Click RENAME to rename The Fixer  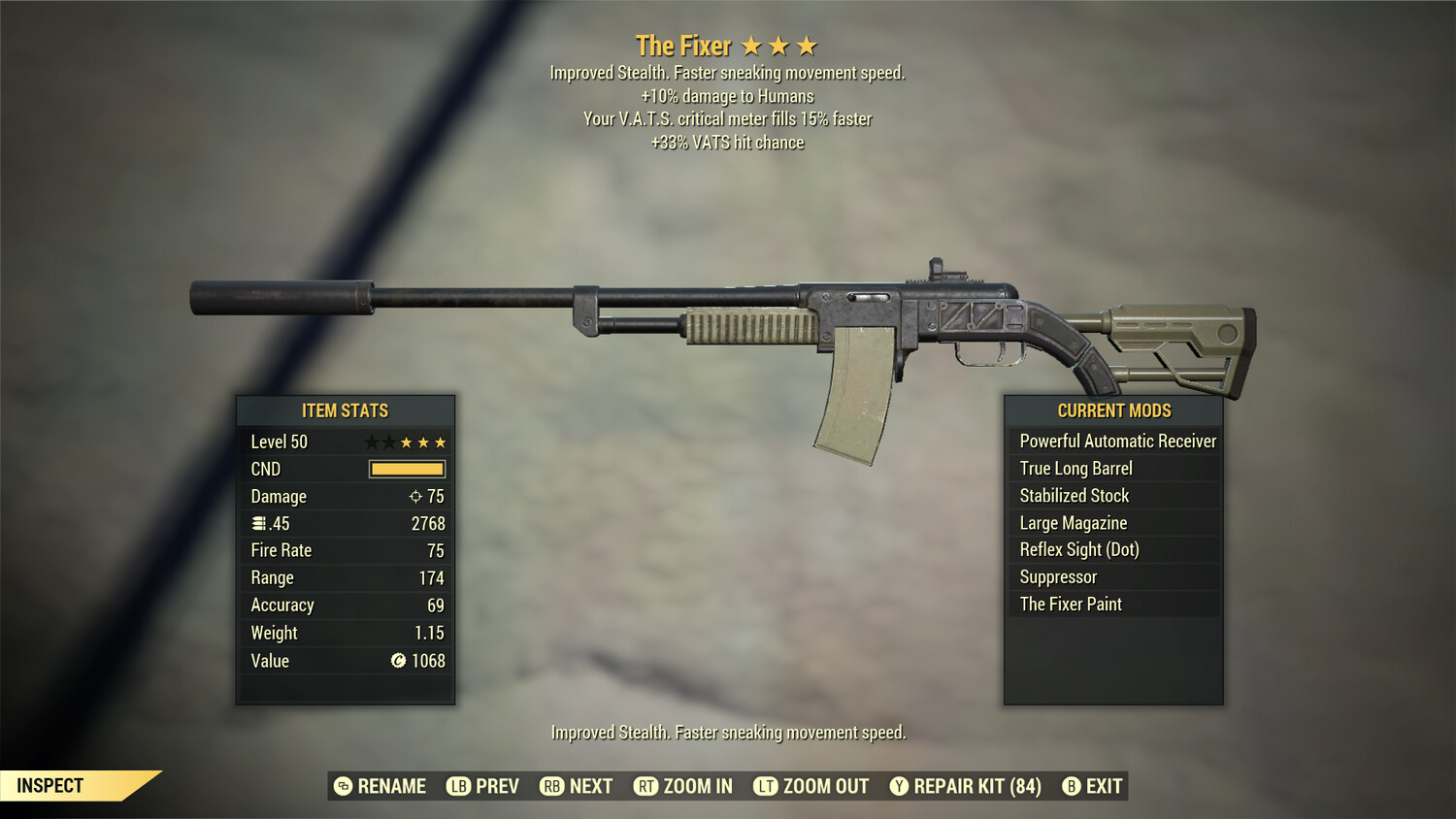pyautogui.click(x=391, y=786)
